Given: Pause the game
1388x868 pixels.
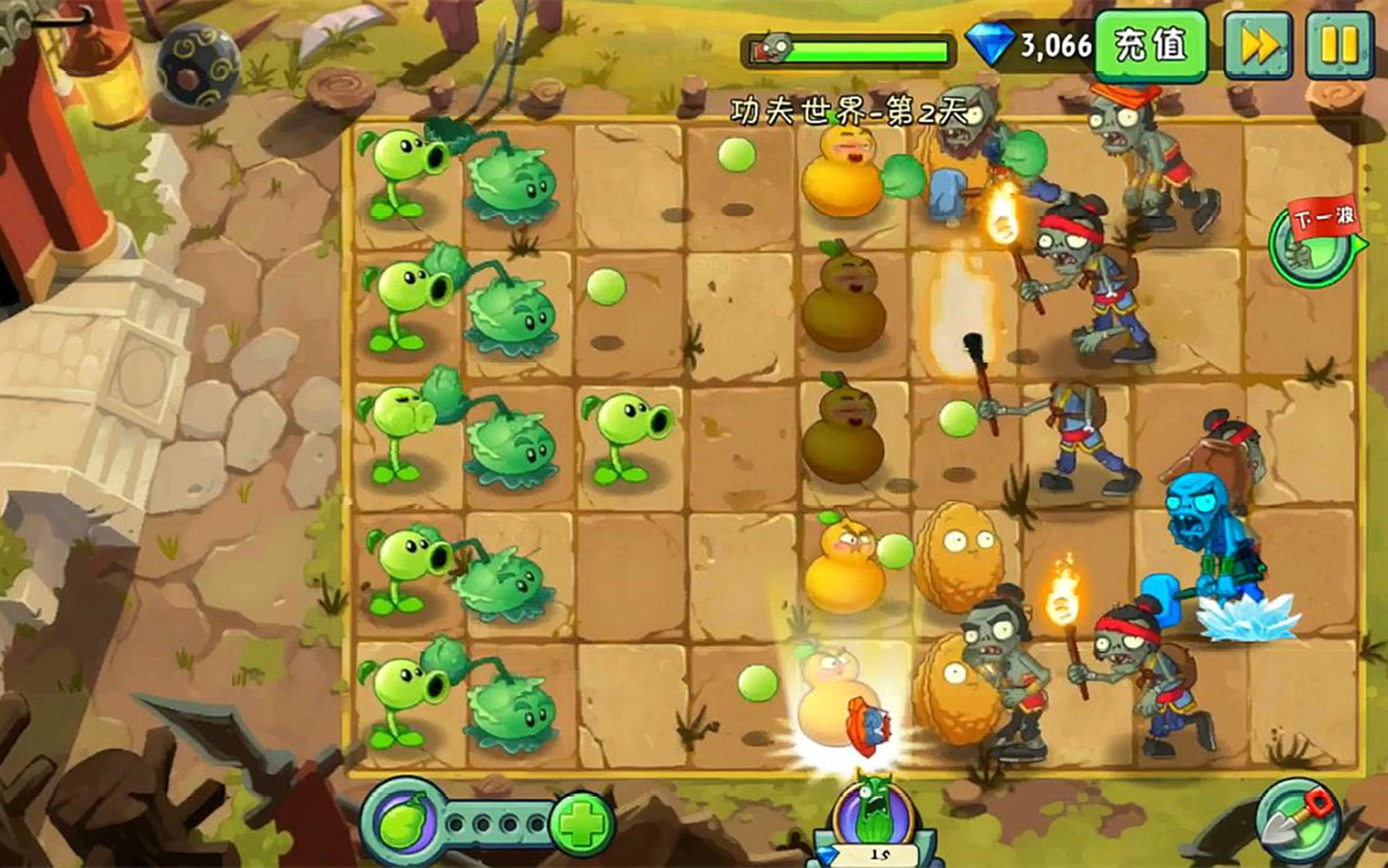Looking at the screenshot, I should tap(1339, 46).
